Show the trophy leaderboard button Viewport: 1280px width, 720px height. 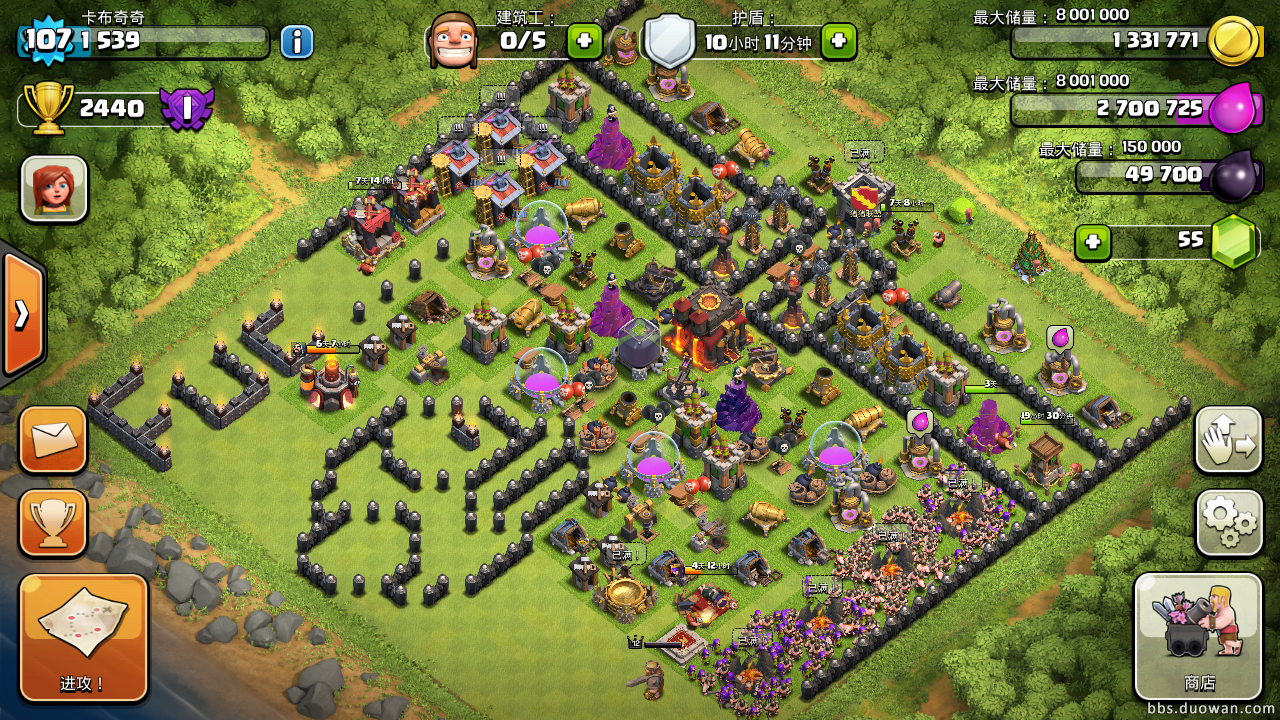coord(53,522)
